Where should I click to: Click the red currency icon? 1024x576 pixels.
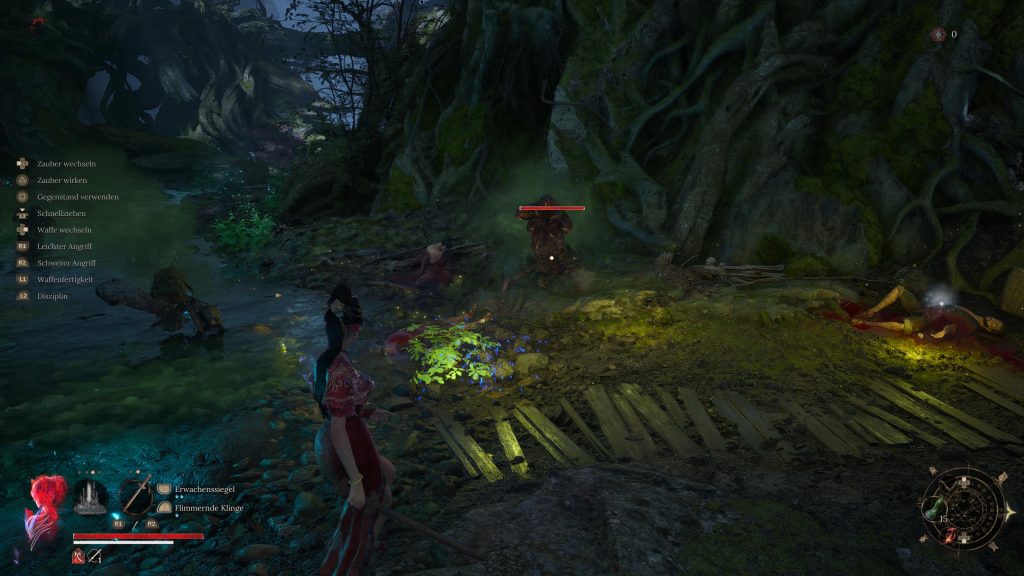point(938,34)
